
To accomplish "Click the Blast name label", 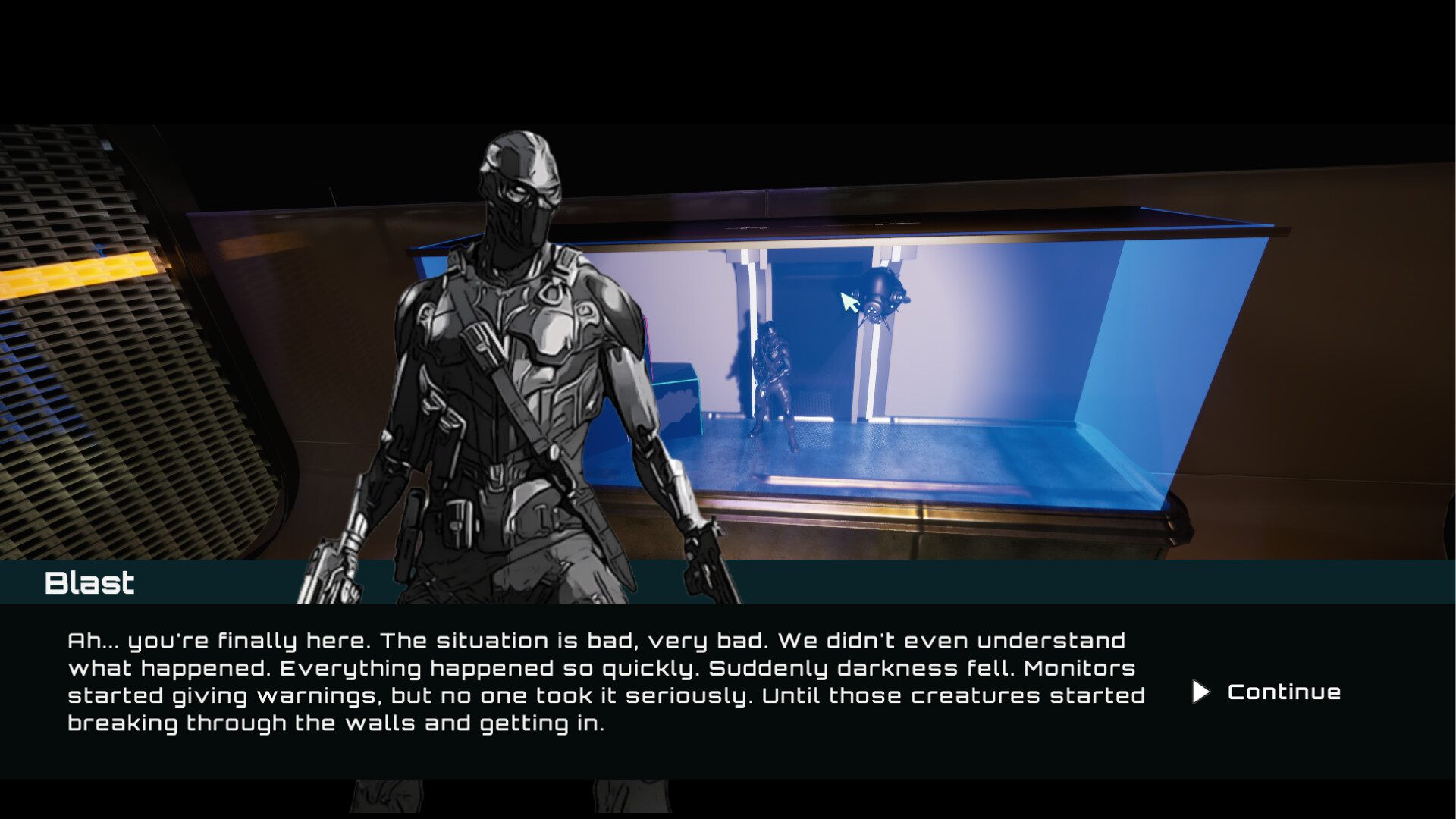I will pyautogui.click(x=89, y=582).
